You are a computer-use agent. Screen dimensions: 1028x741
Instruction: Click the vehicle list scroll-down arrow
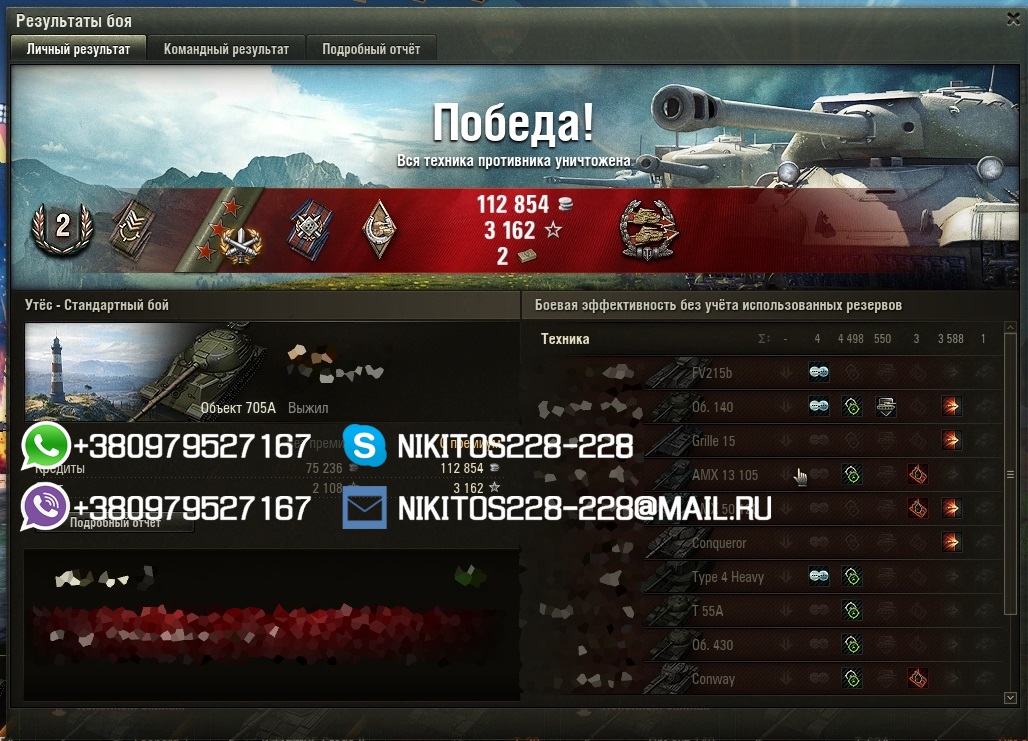[1010, 697]
